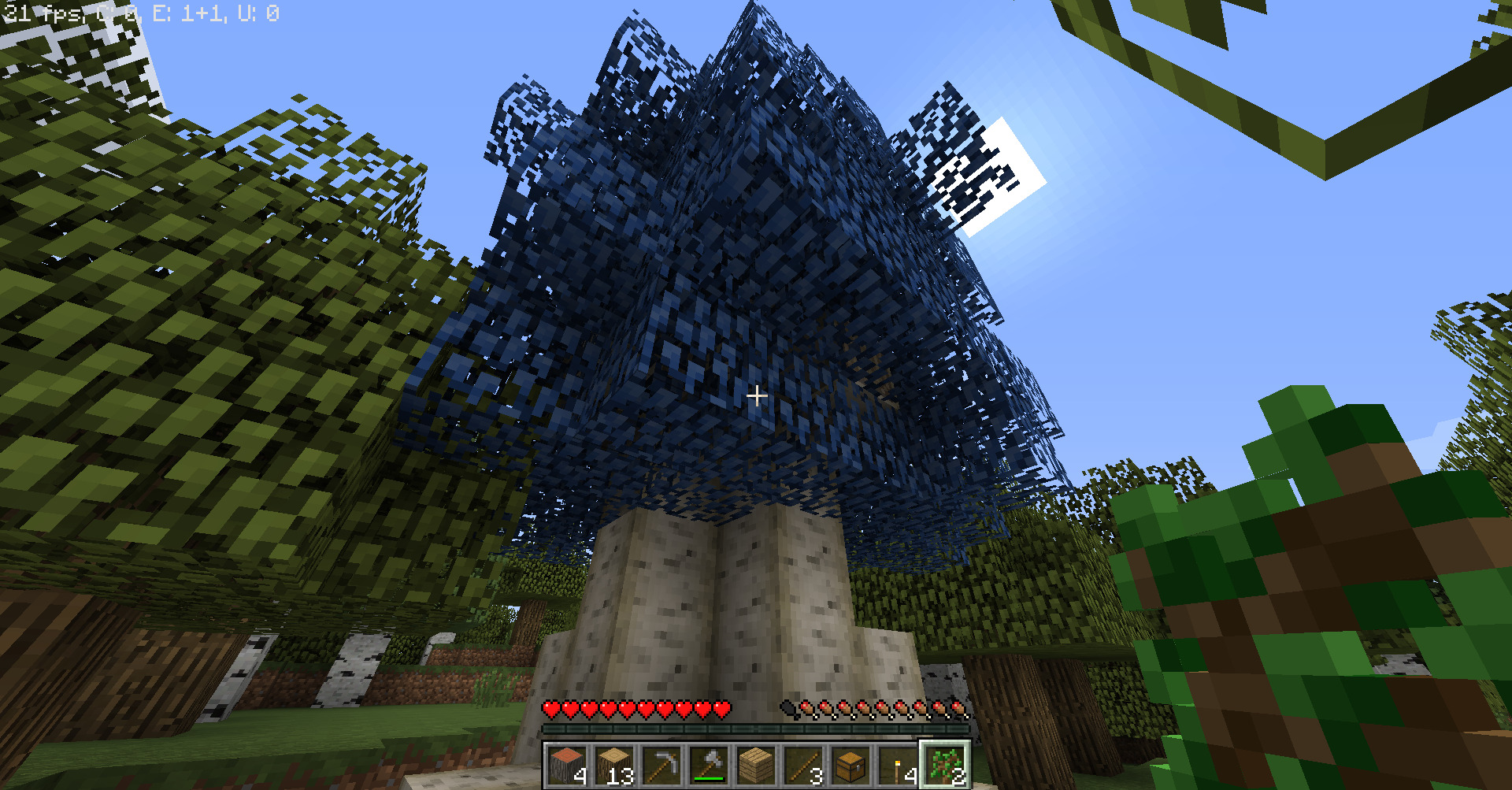This screenshot has height=790, width=1512.
Task: Select the sapling slot in the hotbar
Action: (945, 766)
